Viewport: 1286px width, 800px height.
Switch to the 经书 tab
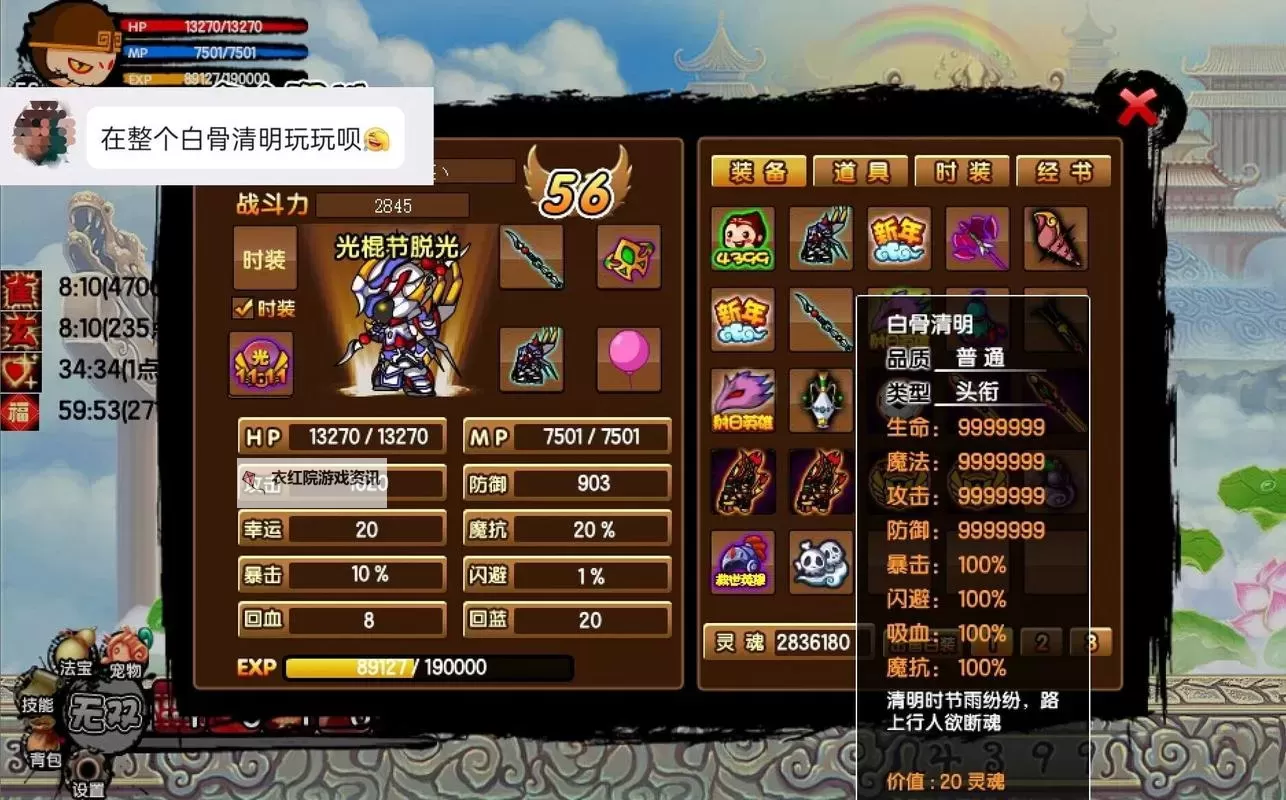click(1066, 171)
